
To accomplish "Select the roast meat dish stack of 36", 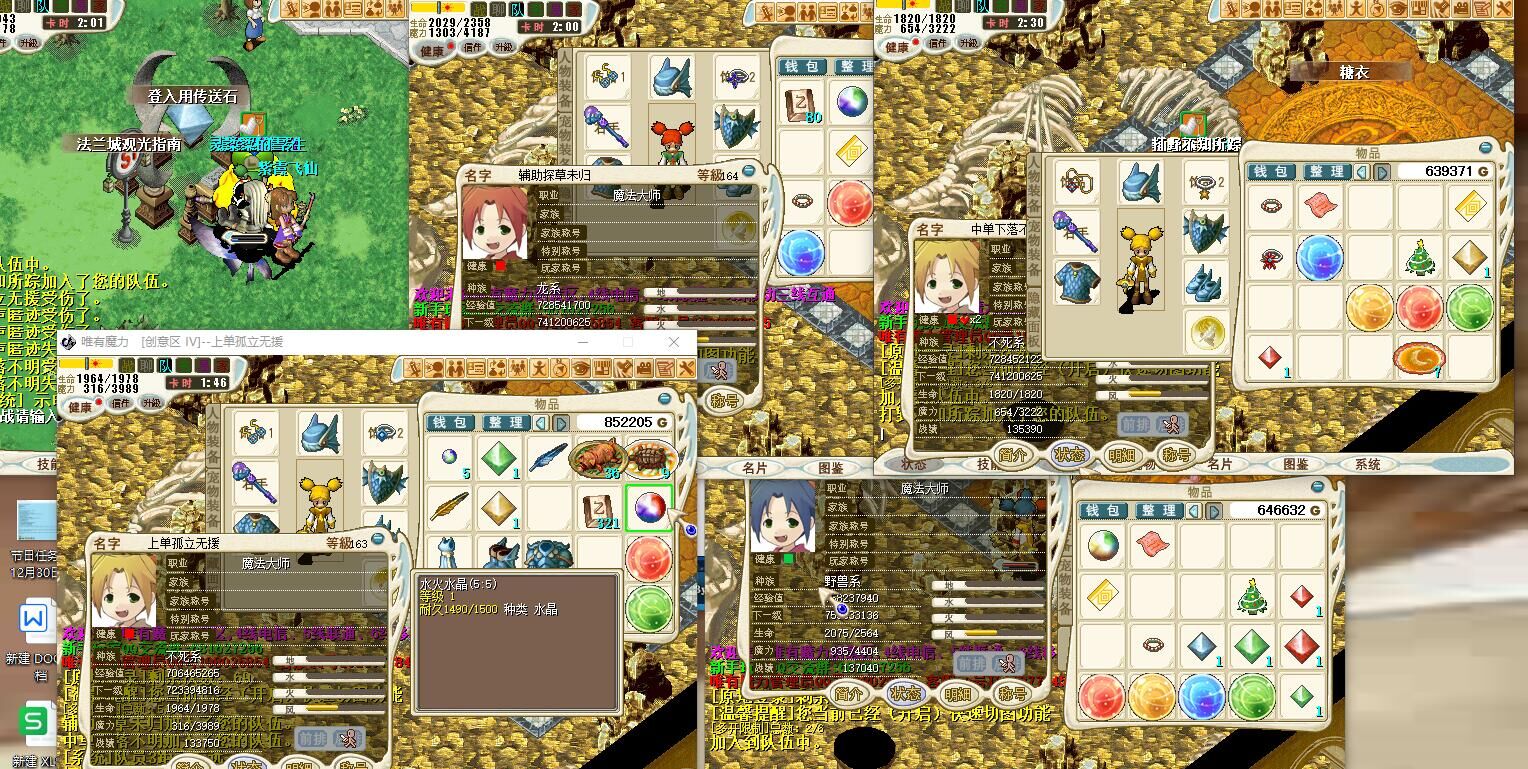I will (x=598, y=459).
